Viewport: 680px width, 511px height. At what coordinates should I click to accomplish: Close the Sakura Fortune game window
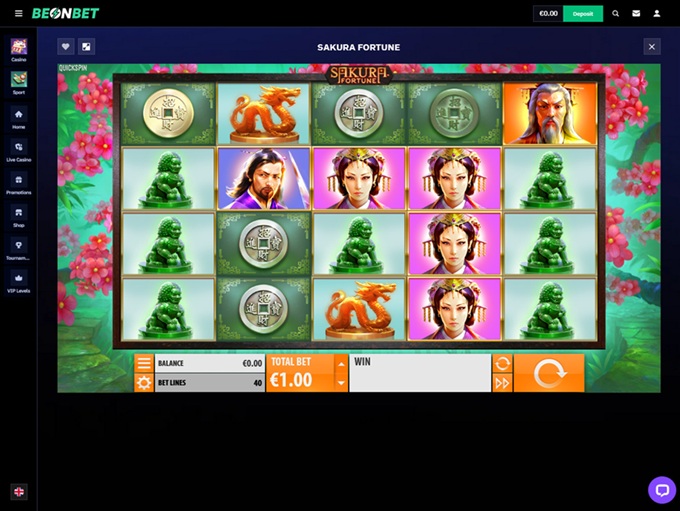click(x=652, y=46)
